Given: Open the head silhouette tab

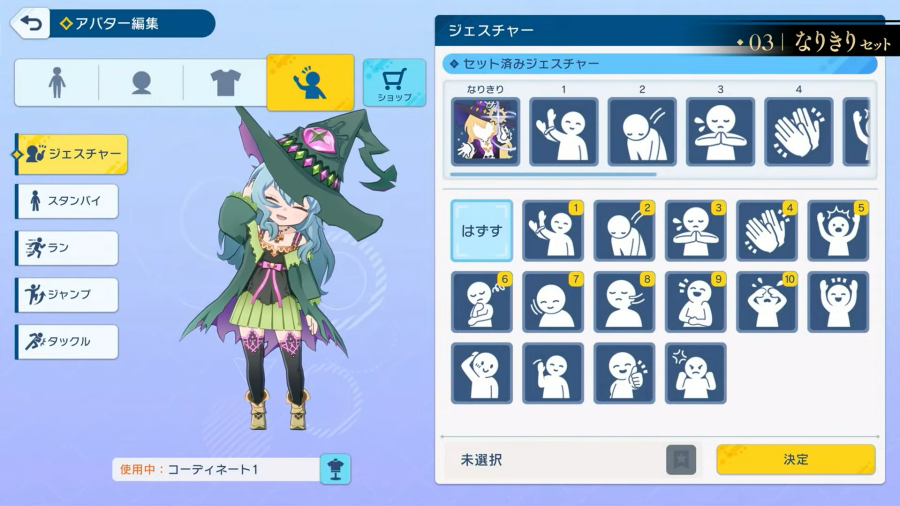Looking at the screenshot, I should [141, 83].
